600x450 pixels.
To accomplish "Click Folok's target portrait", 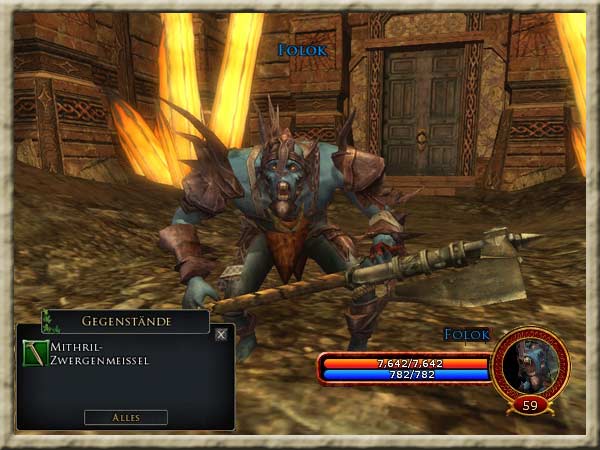I will tap(531, 365).
